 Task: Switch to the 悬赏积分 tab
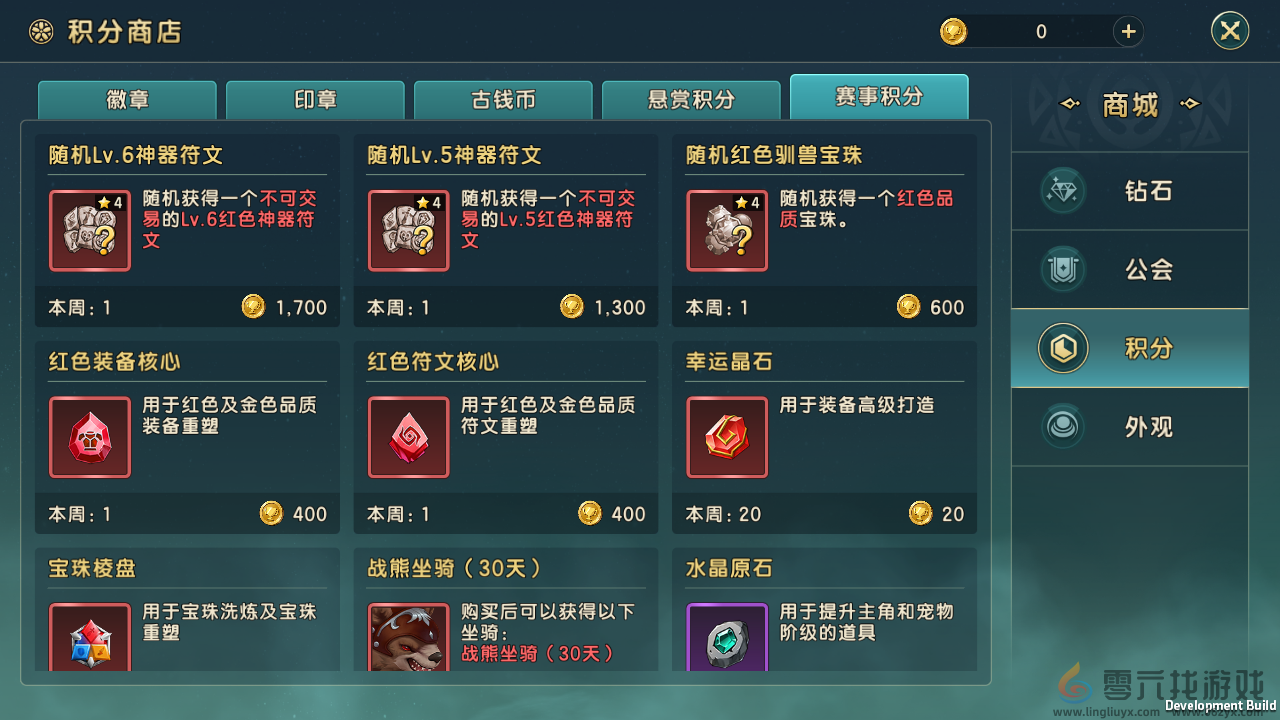[691, 97]
